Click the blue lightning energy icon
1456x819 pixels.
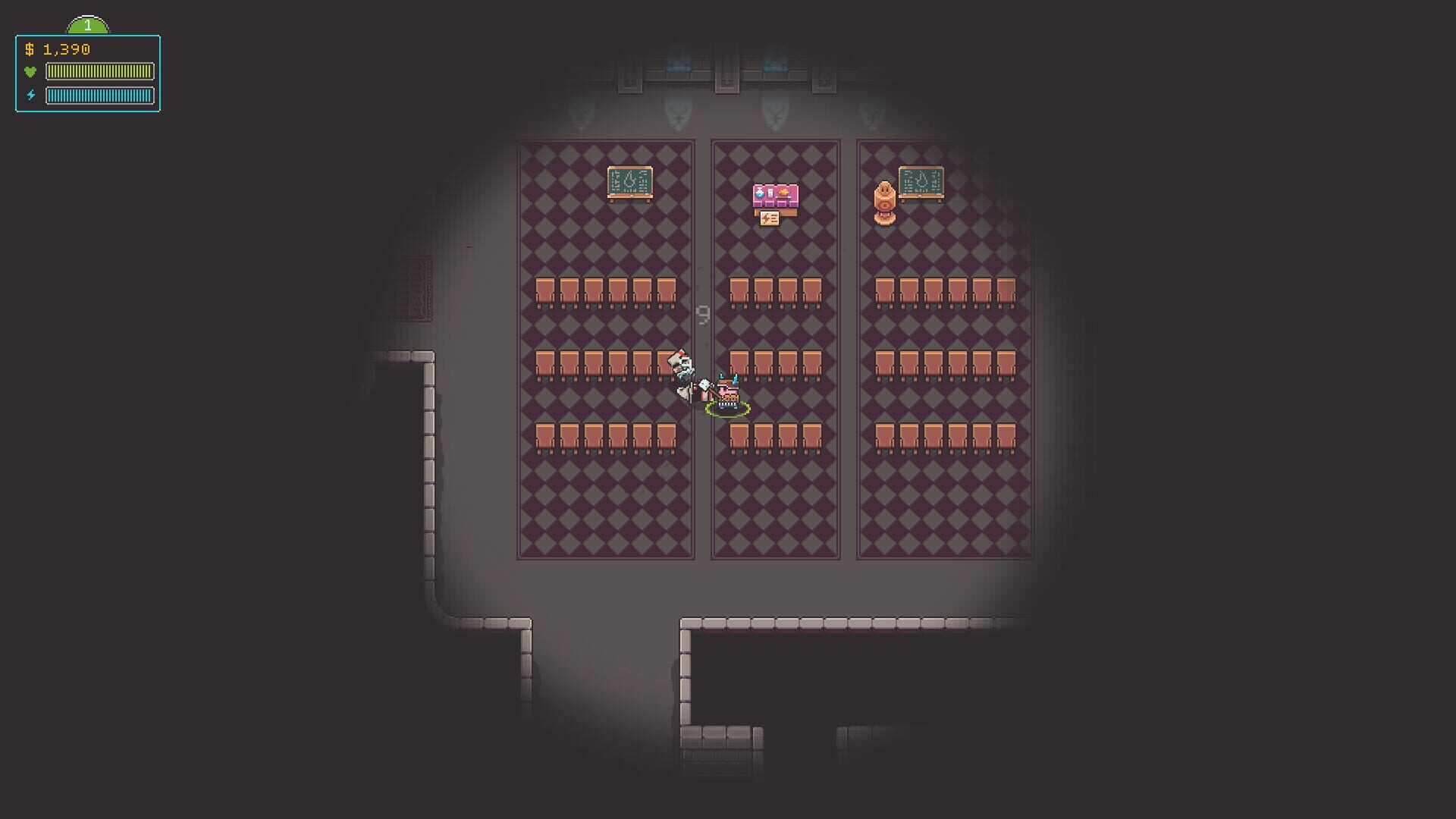click(x=30, y=96)
